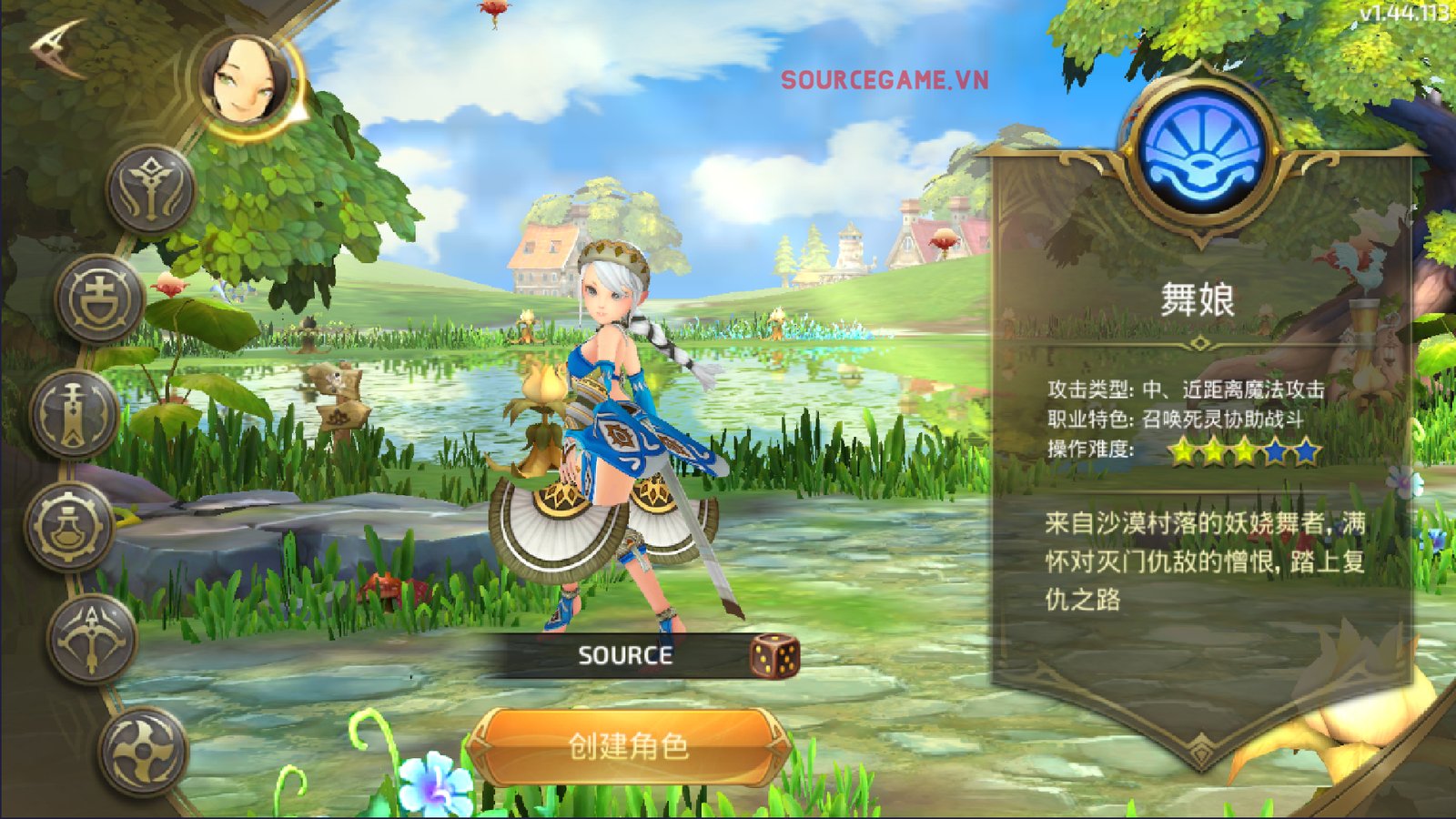This screenshot has height=819, width=1456.
Task: Select the dancer portrait with black hair
Action: pyautogui.click(x=246, y=82)
